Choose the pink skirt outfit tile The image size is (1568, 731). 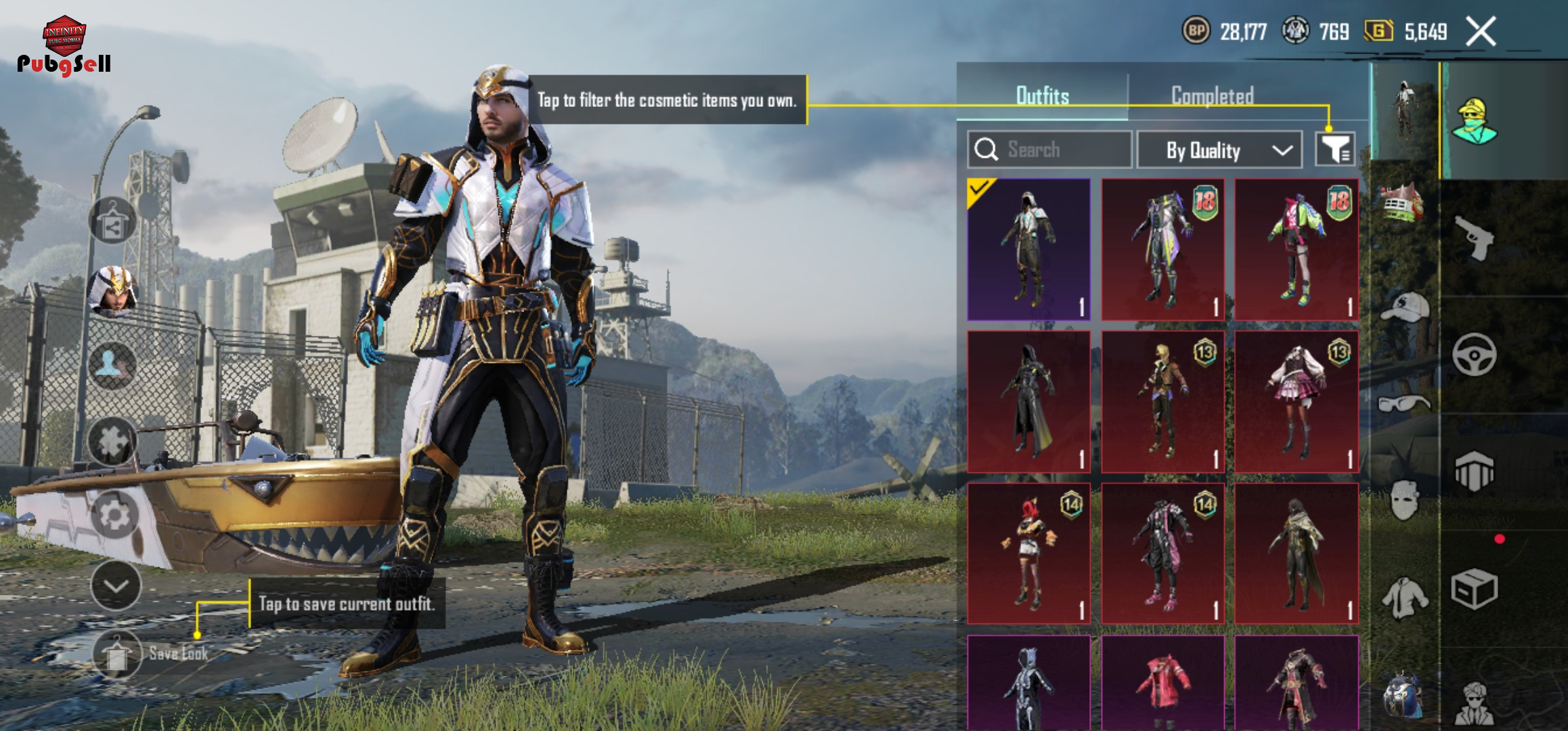[x=1297, y=401]
